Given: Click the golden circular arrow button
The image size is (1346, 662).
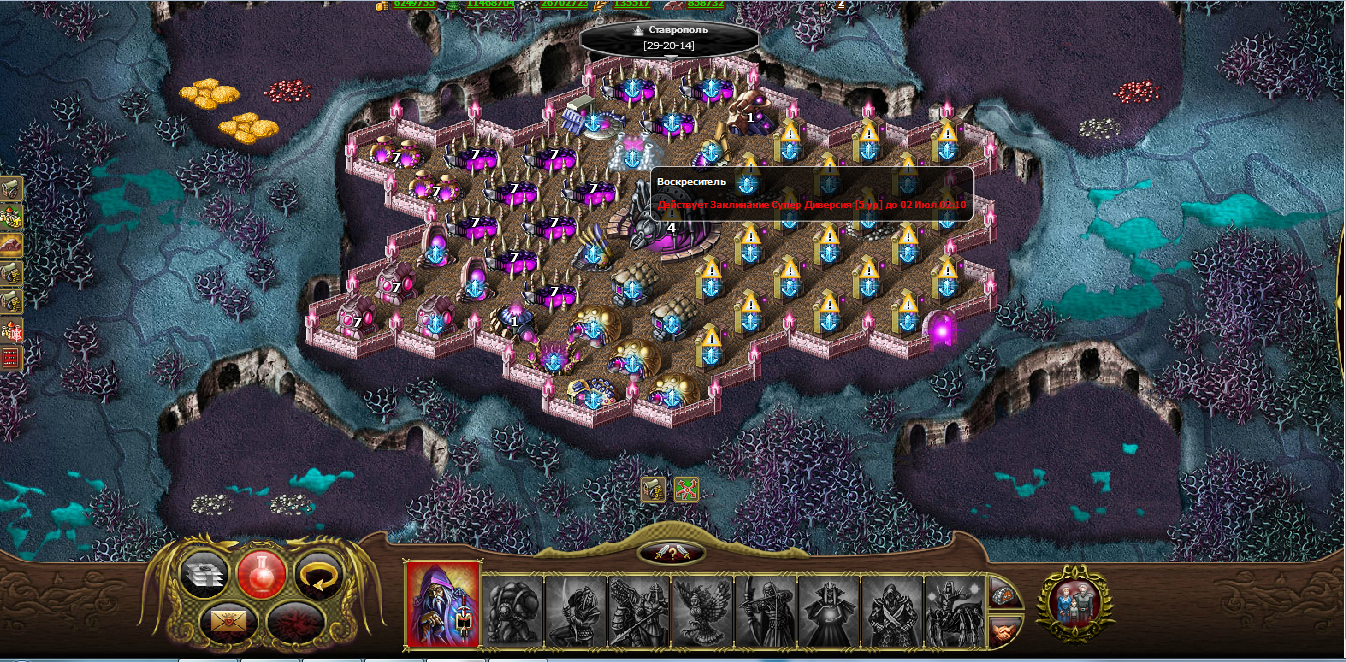Looking at the screenshot, I should tap(320, 573).
